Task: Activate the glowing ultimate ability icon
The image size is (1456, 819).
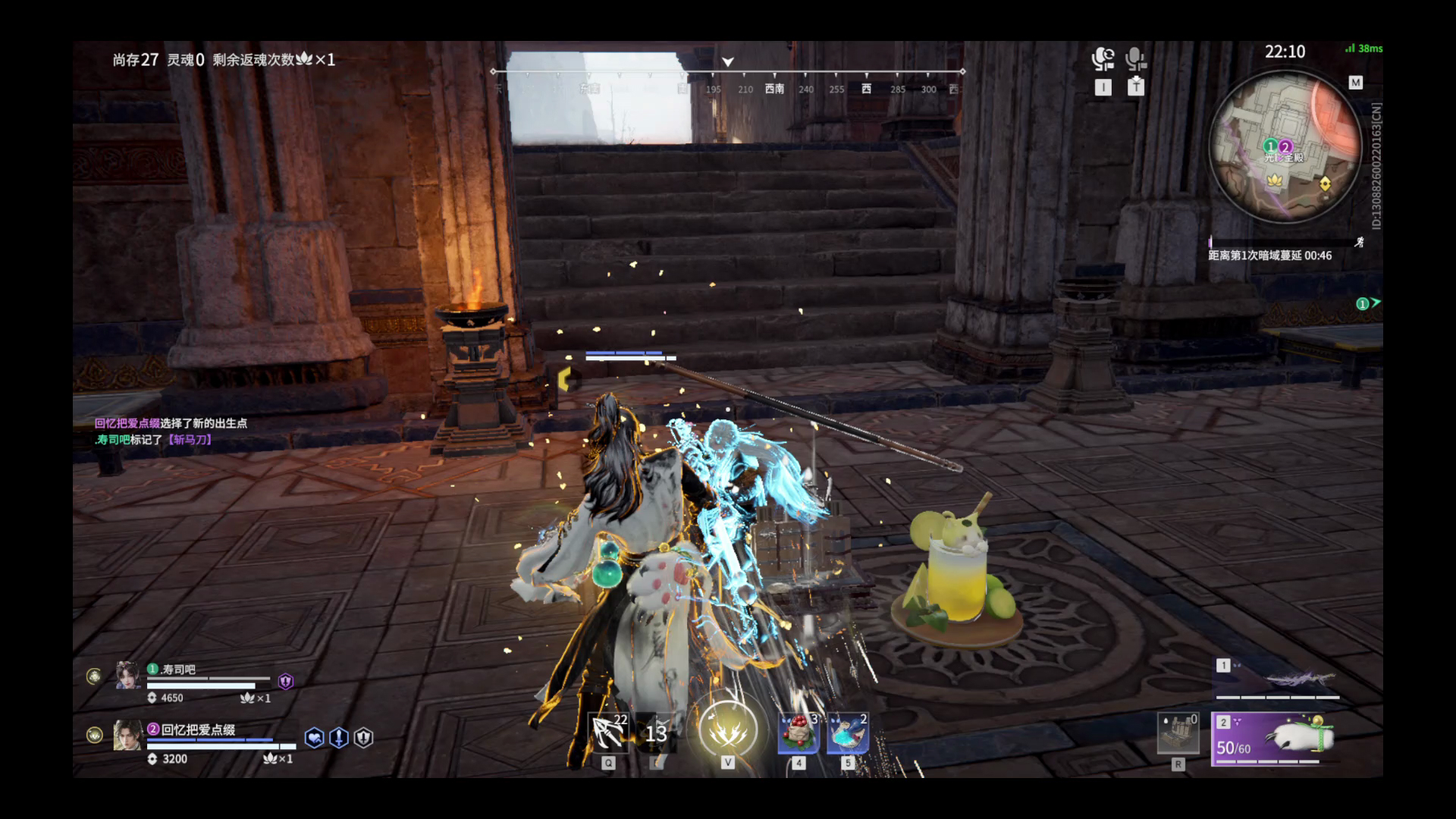Action: tap(727, 730)
